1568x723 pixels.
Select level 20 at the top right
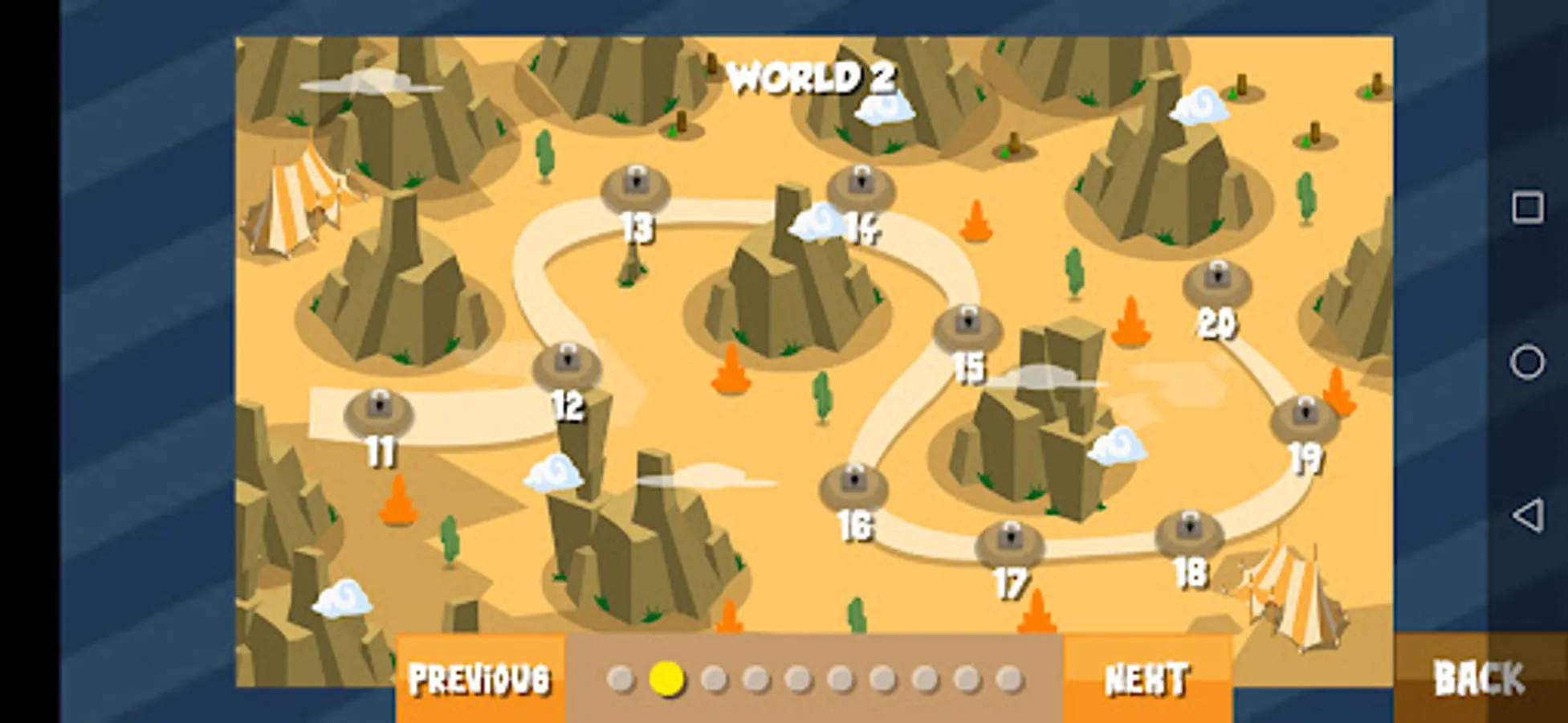pos(1216,280)
